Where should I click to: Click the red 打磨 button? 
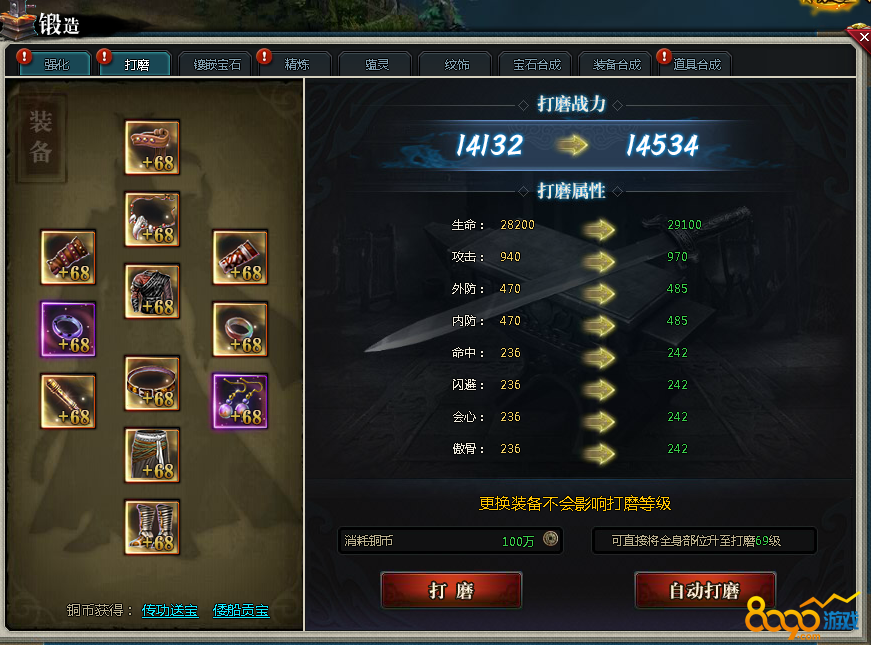(x=451, y=590)
